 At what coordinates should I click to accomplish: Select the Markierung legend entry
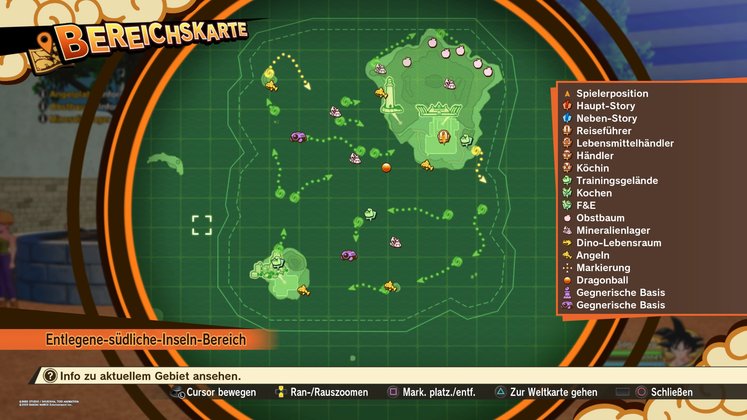(603, 268)
